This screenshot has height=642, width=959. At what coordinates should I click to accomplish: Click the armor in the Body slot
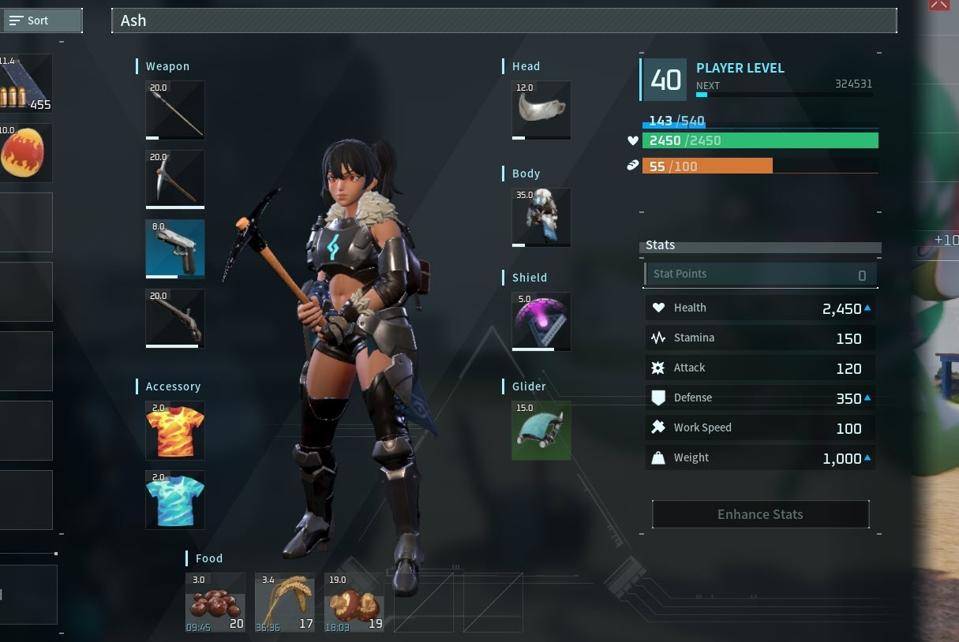pyautogui.click(x=541, y=217)
